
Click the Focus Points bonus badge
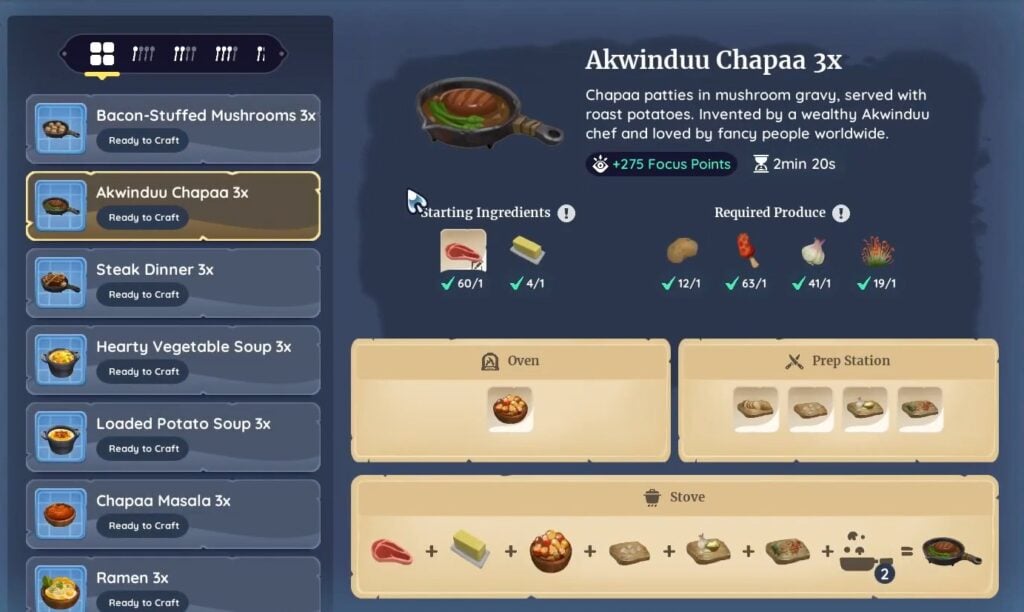(661, 164)
